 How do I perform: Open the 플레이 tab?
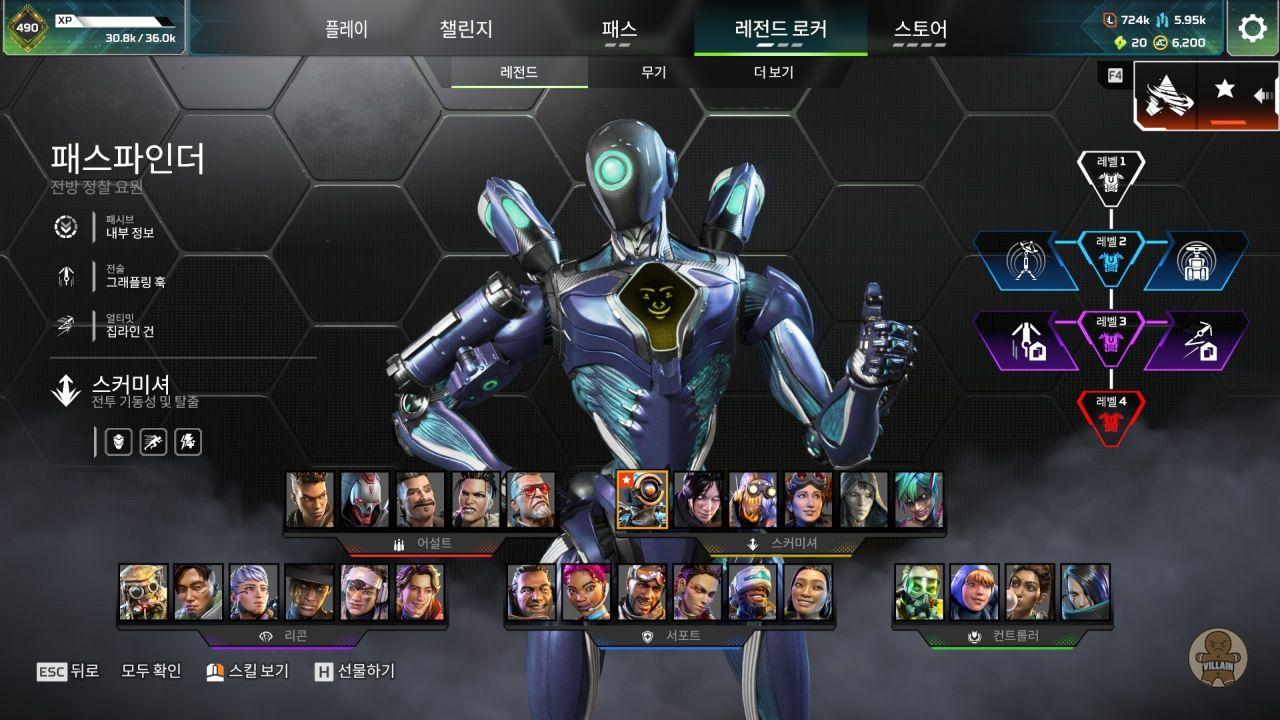(x=346, y=29)
